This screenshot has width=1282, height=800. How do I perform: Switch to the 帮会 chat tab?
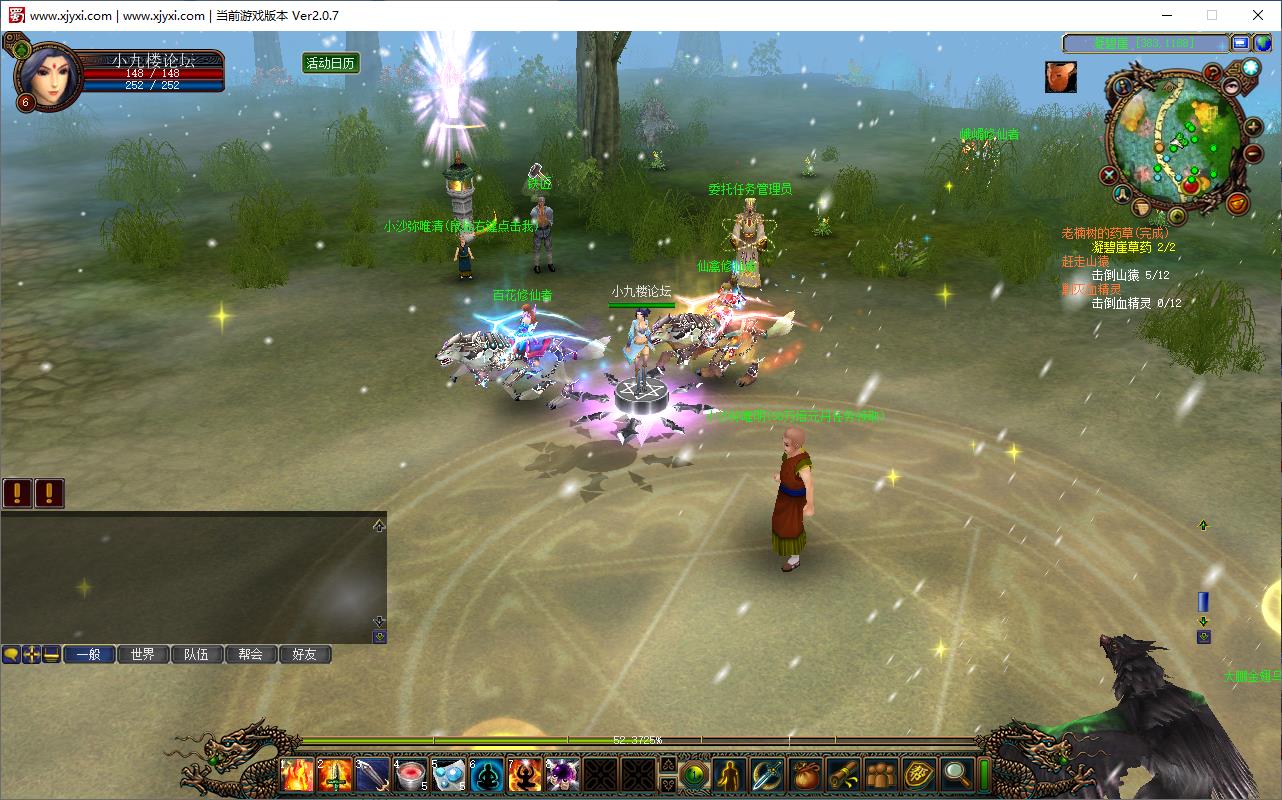pyautogui.click(x=251, y=654)
